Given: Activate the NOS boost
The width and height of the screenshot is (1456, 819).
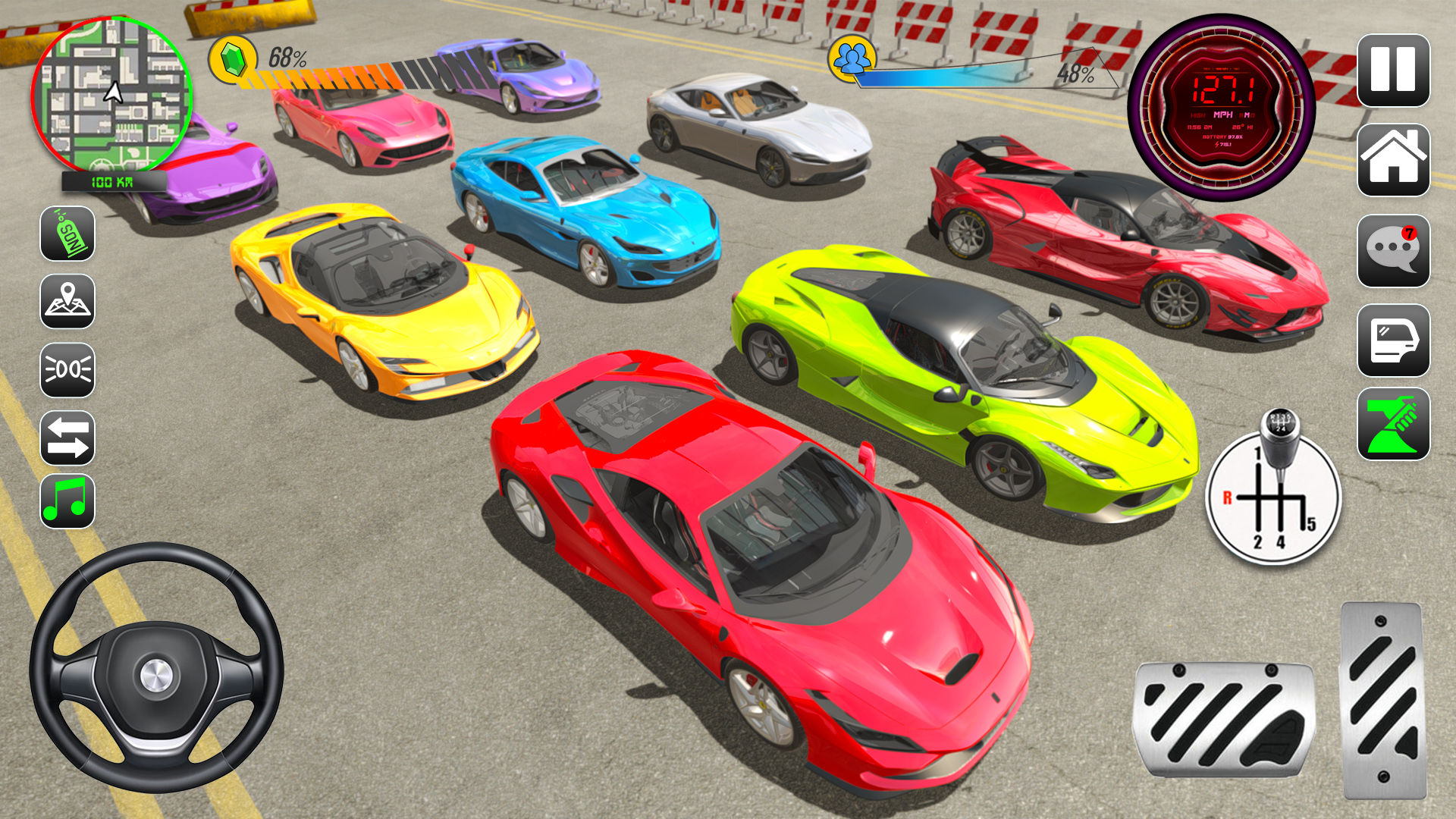Looking at the screenshot, I should [x=67, y=235].
